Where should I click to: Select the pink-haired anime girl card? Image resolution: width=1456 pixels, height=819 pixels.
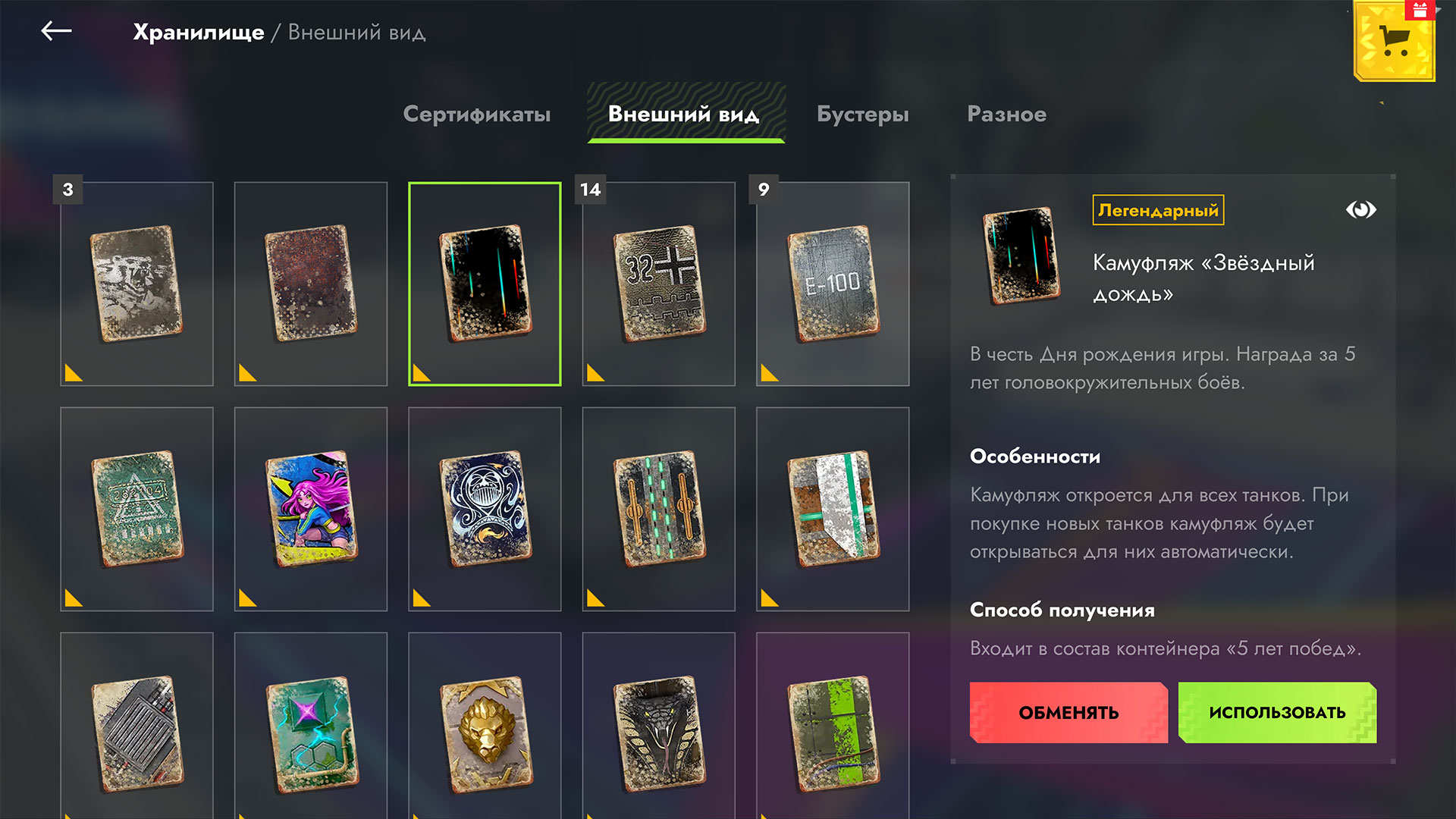[311, 509]
